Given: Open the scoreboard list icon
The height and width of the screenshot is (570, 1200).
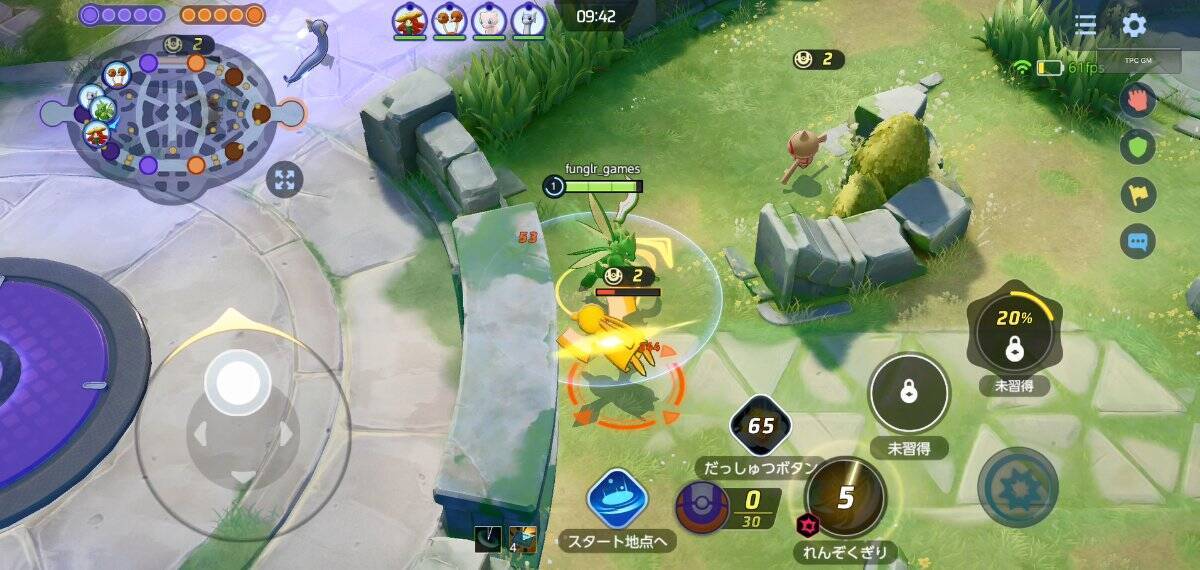Looking at the screenshot, I should 1085,25.
